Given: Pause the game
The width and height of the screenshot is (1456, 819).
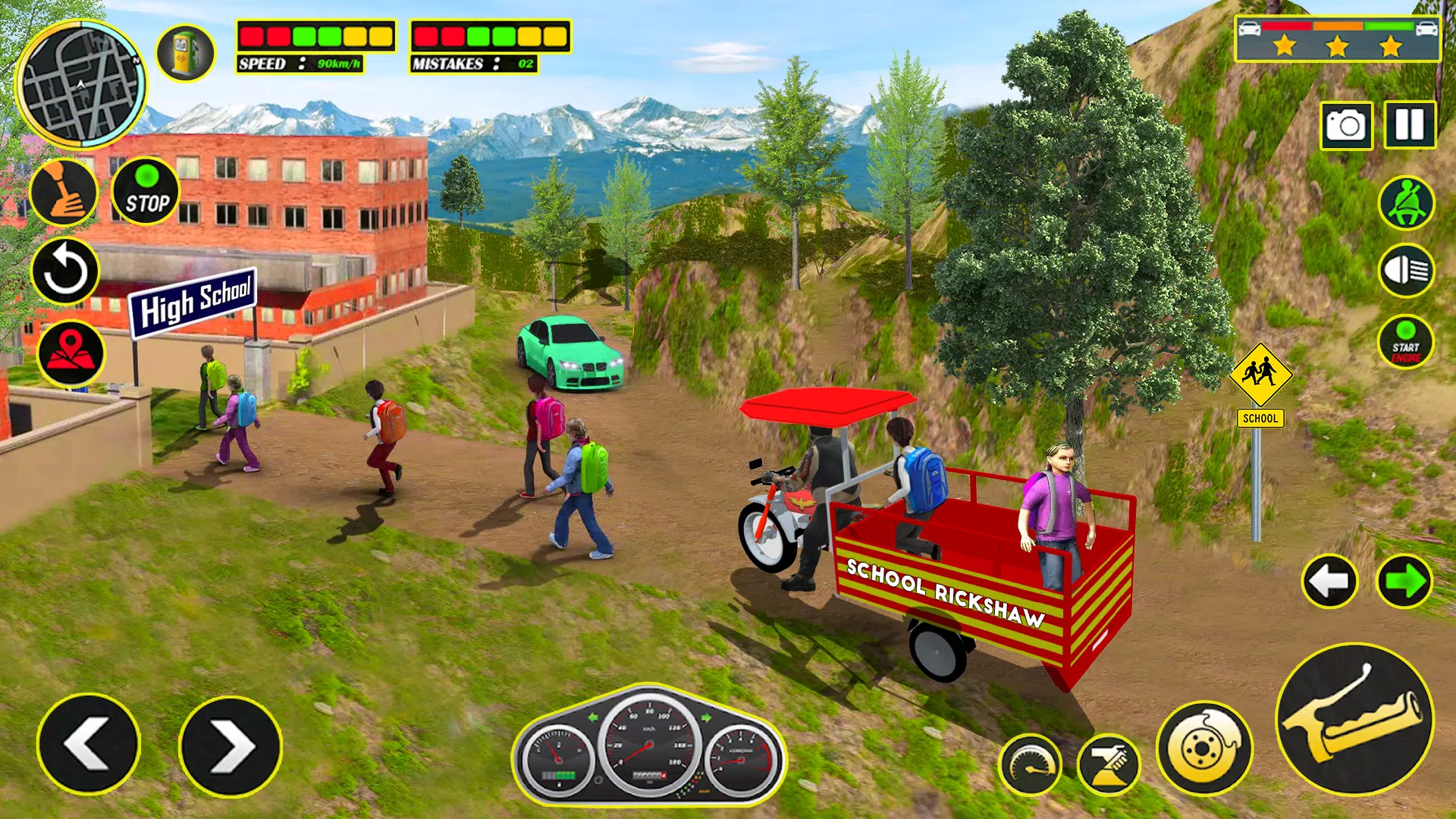Looking at the screenshot, I should (1410, 124).
